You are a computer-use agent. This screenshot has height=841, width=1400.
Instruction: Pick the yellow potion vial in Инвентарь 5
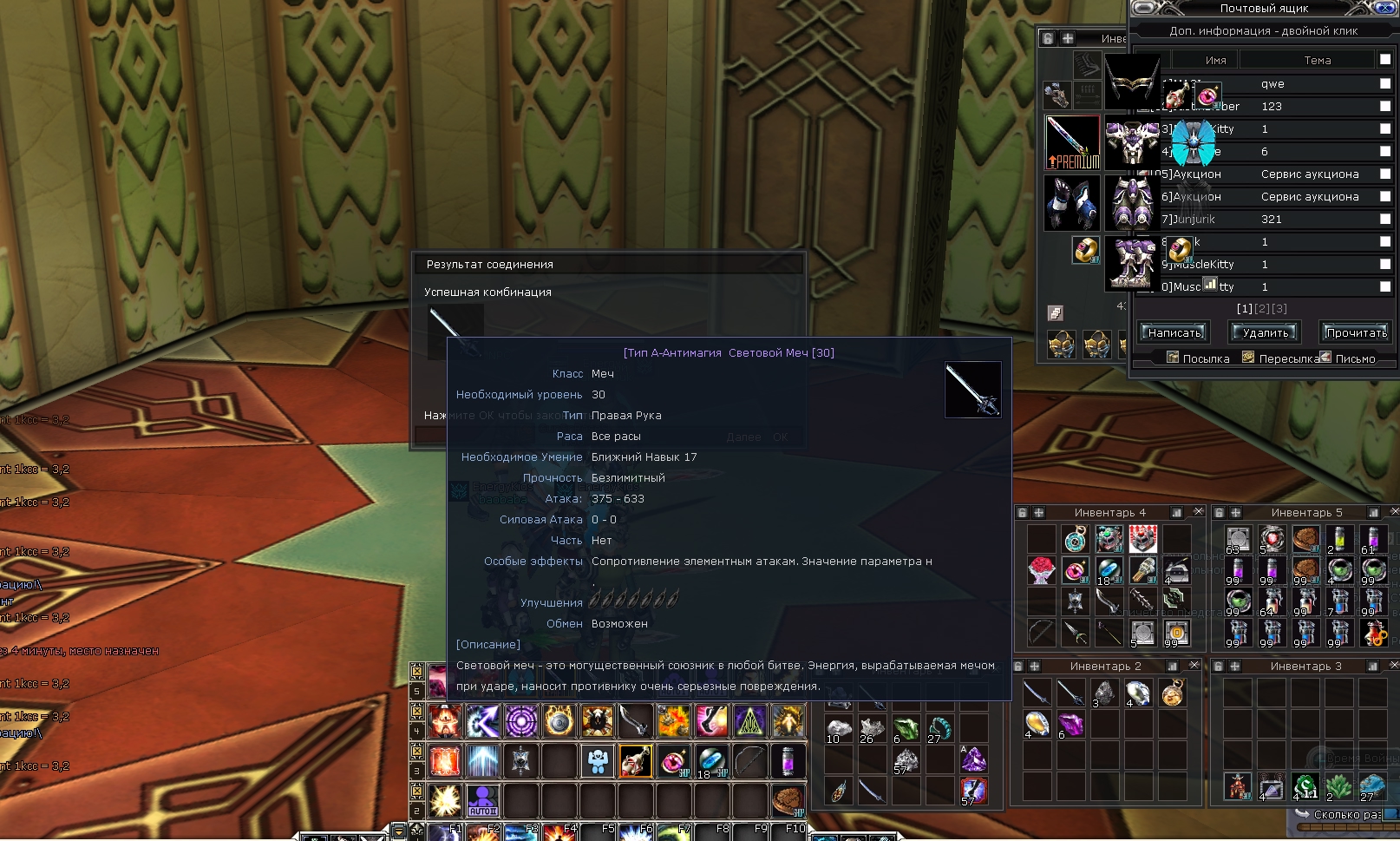coord(1339,539)
